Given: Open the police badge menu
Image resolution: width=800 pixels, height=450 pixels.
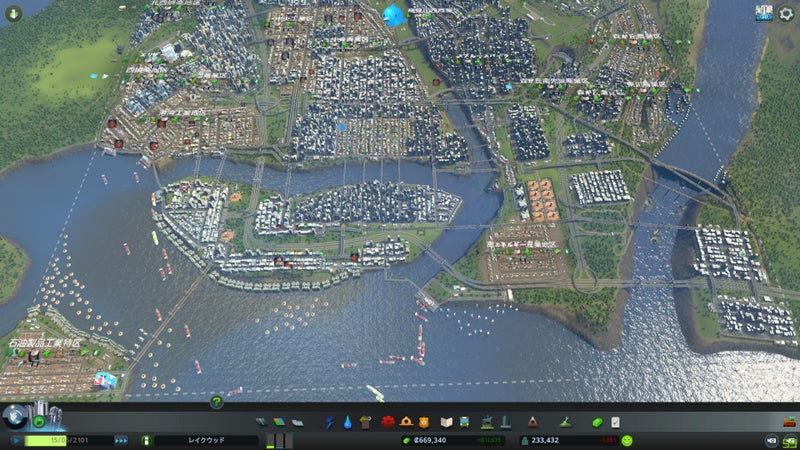Looking at the screenshot, I should tap(424, 422).
